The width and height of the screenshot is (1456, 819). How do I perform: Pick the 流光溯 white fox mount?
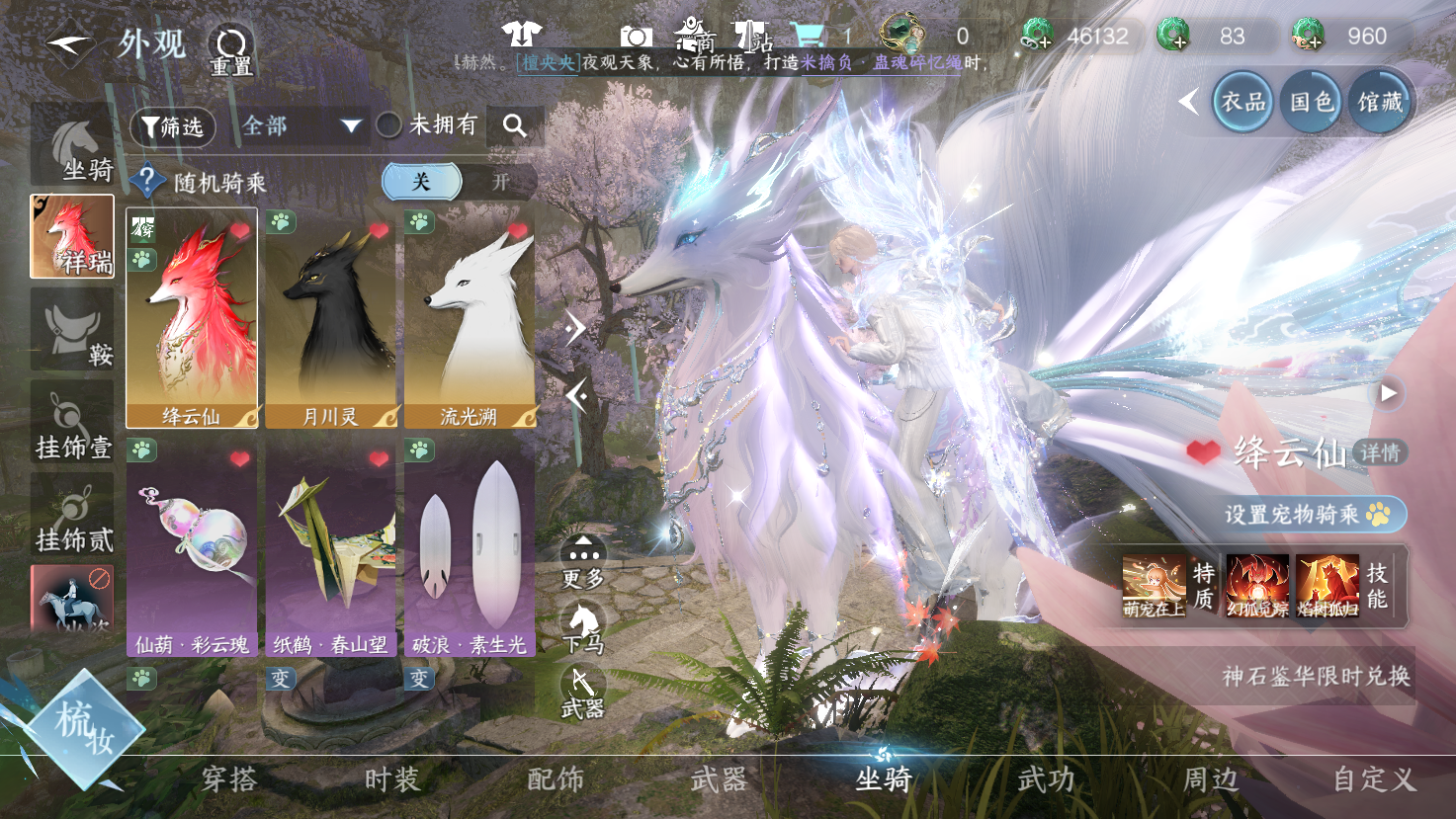pyautogui.click(x=470, y=318)
